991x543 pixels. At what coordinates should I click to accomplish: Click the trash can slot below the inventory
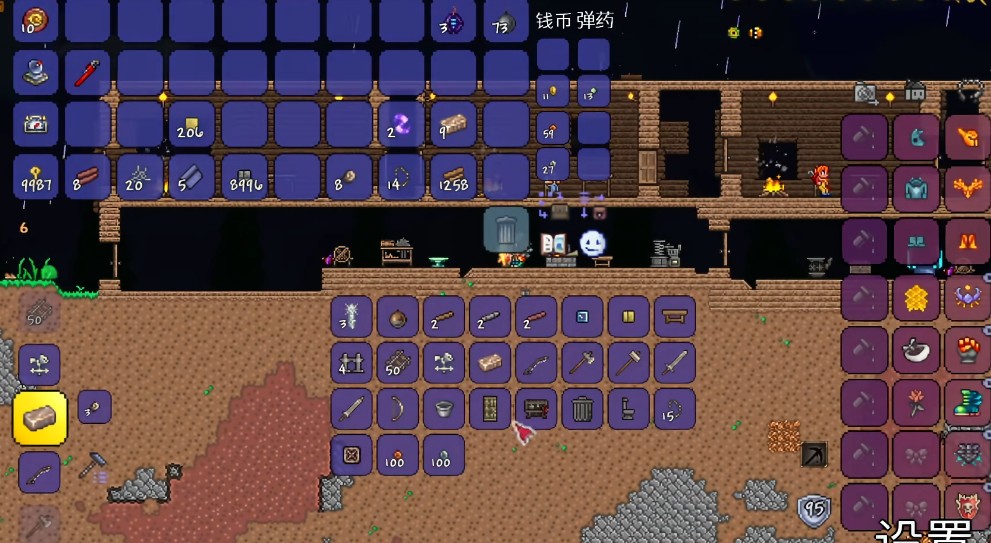(506, 229)
